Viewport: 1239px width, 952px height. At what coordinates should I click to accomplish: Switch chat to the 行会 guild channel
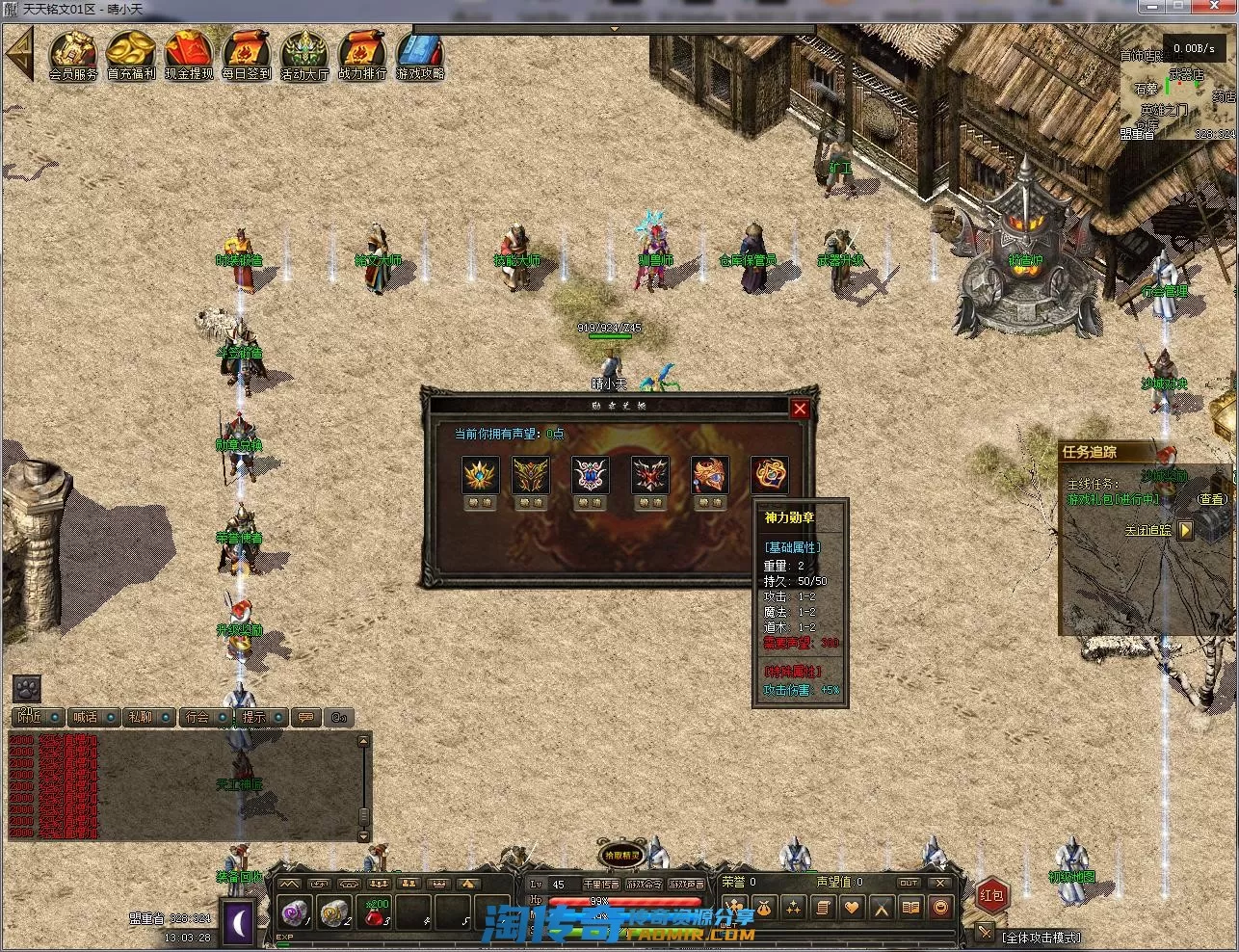coord(198,717)
